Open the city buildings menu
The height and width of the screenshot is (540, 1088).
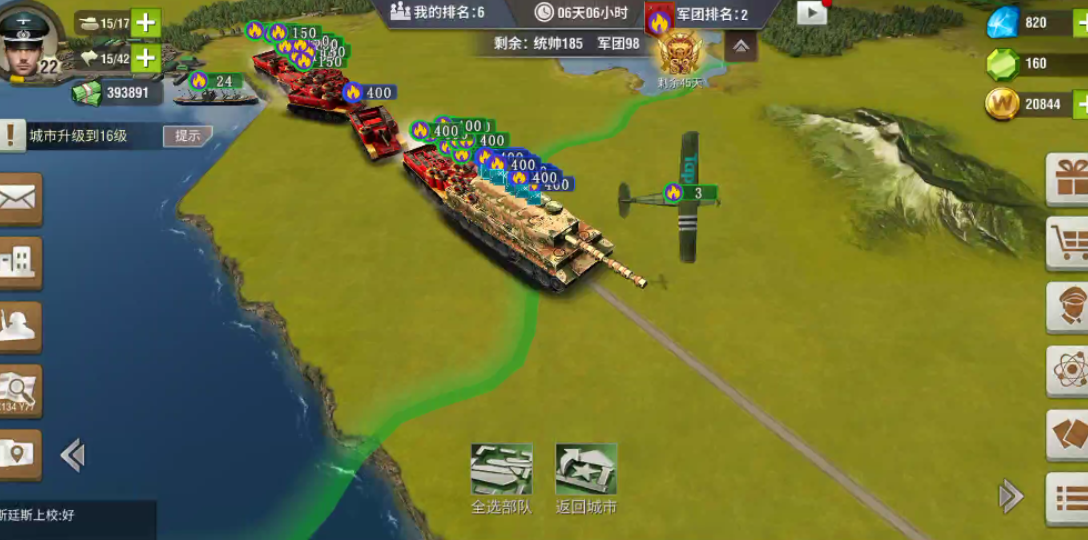20,263
